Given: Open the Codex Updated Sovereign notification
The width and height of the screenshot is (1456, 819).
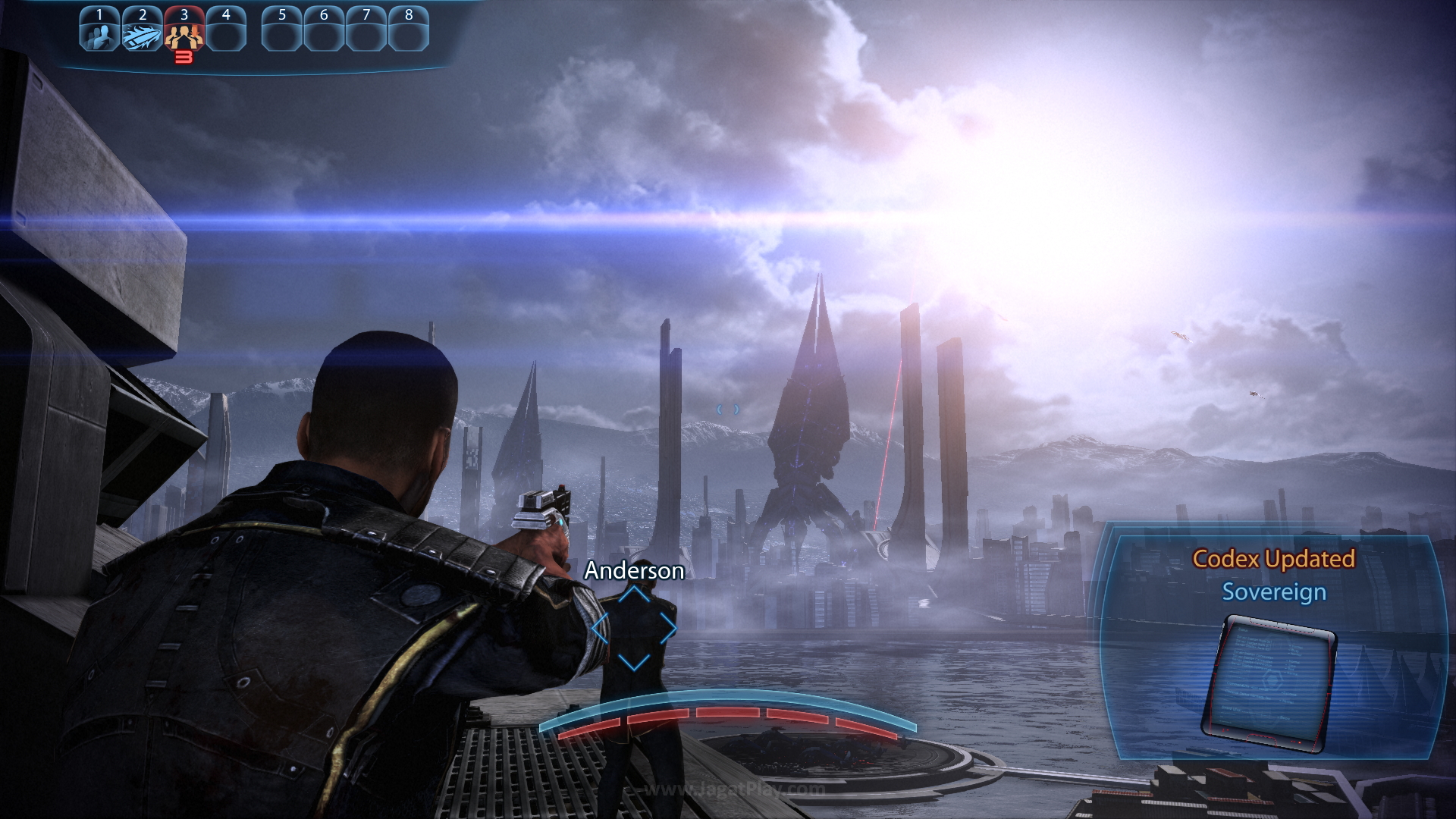Looking at the screenshot, I should [1273, 575].
